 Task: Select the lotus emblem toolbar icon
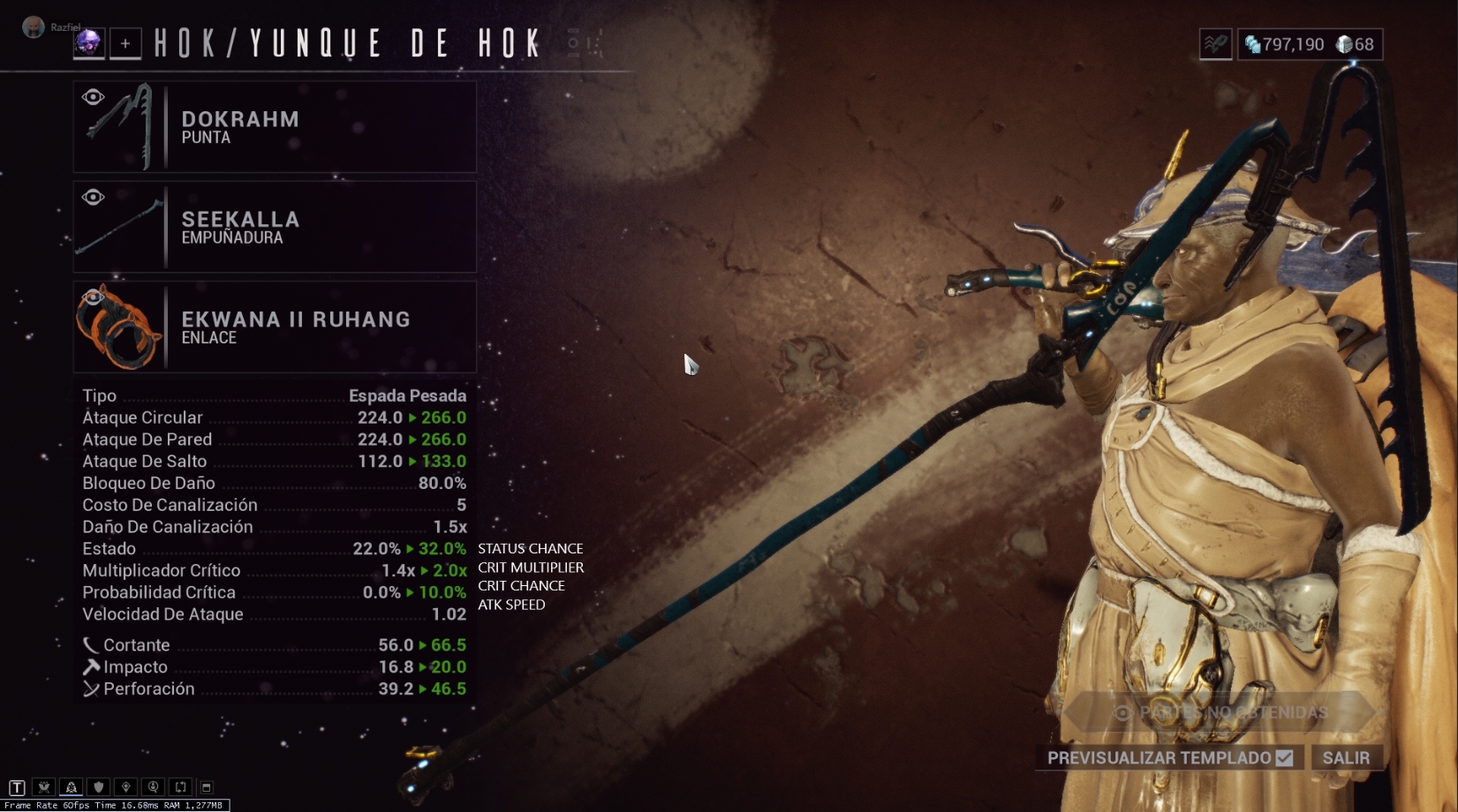[44, 787]
